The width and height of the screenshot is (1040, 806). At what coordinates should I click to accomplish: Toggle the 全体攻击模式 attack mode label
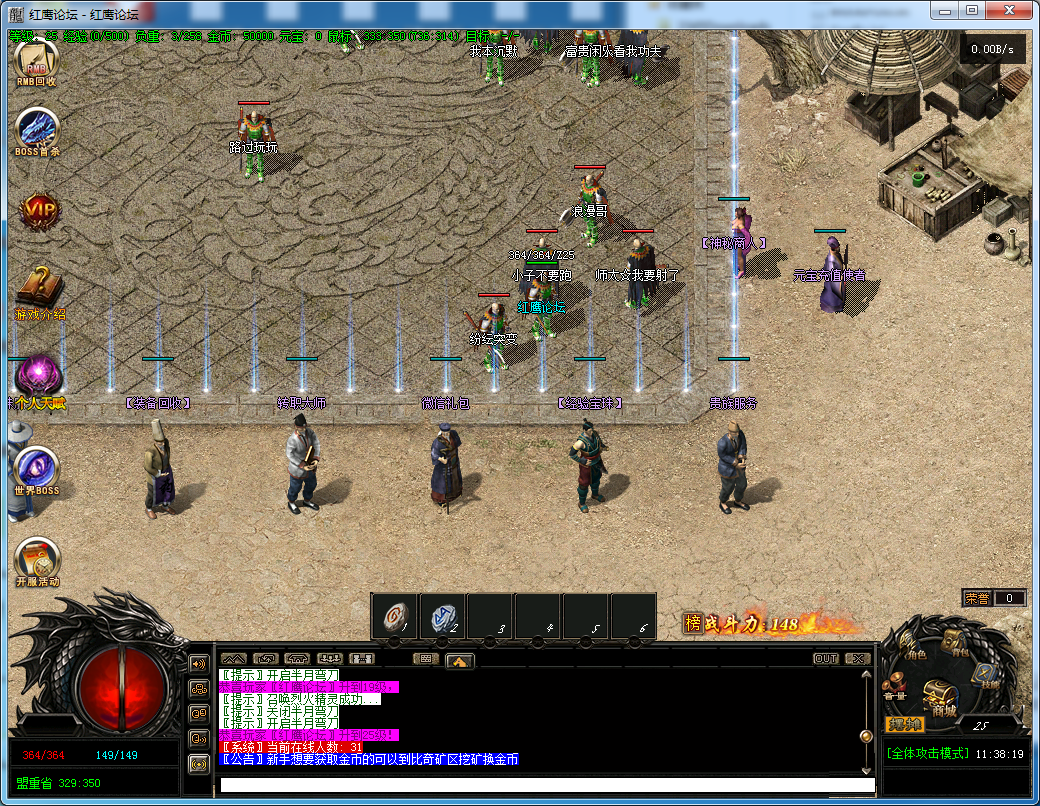[927, 753]
